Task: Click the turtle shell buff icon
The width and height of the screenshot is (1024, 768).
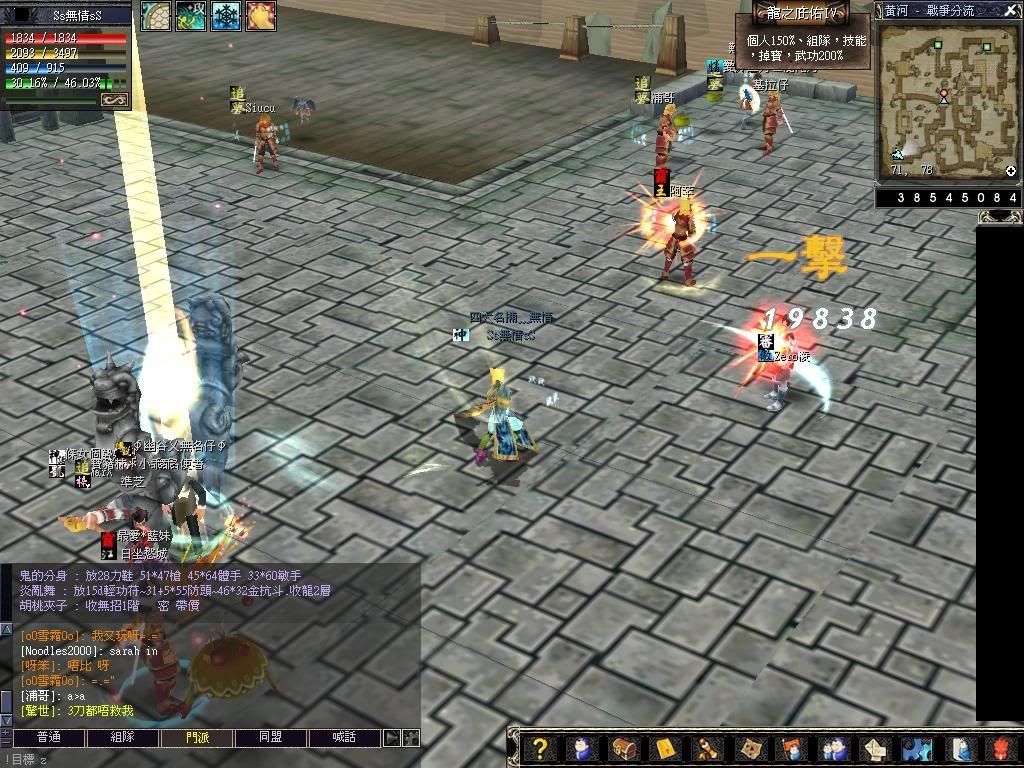Action: [155, 16]
